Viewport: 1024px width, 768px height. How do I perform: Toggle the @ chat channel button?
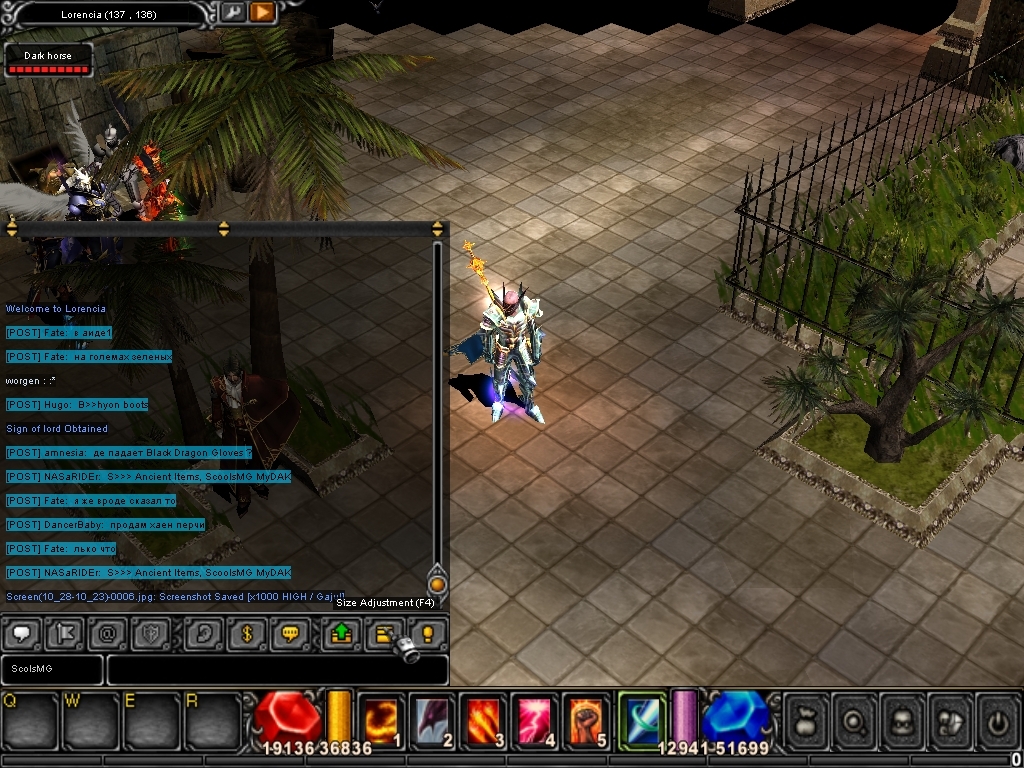[108, 634]
